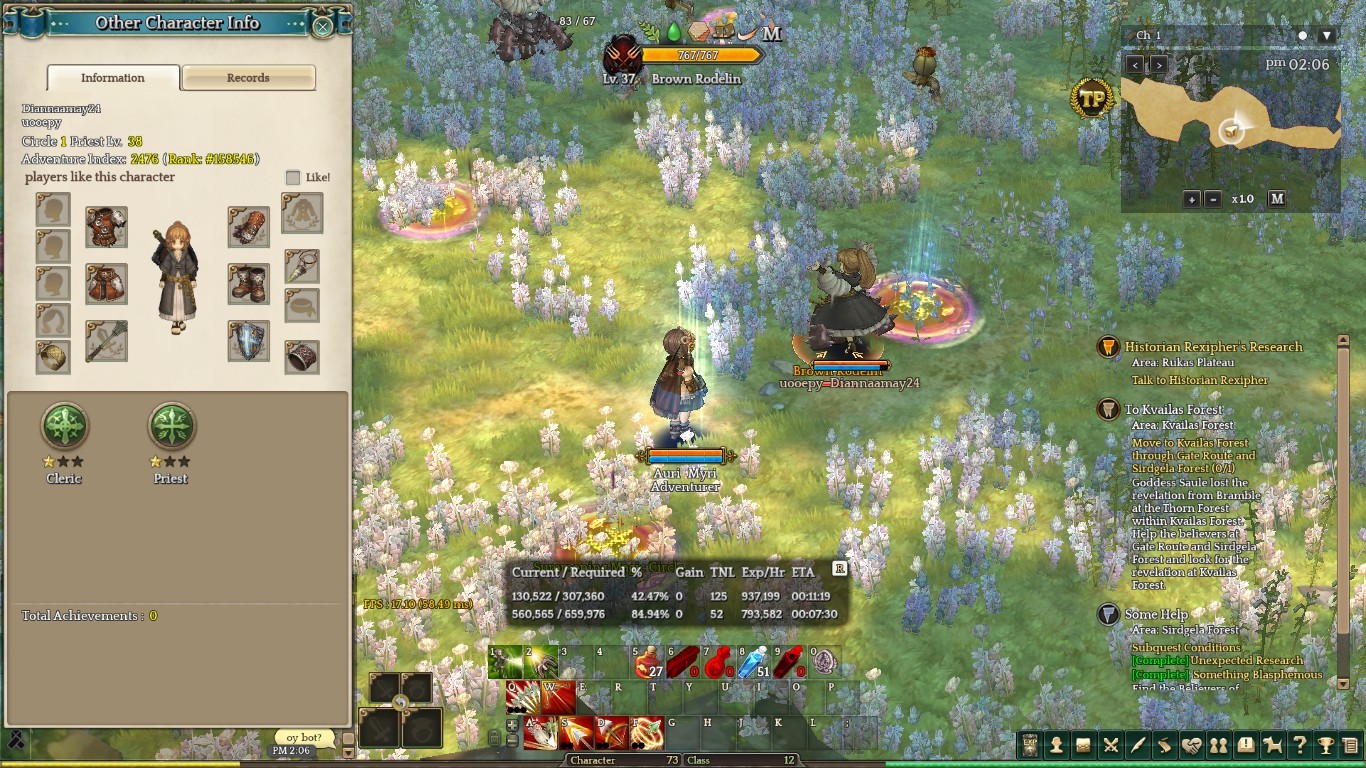Select the Priest class emblem
1366x768 pixels.
[171, 427]
